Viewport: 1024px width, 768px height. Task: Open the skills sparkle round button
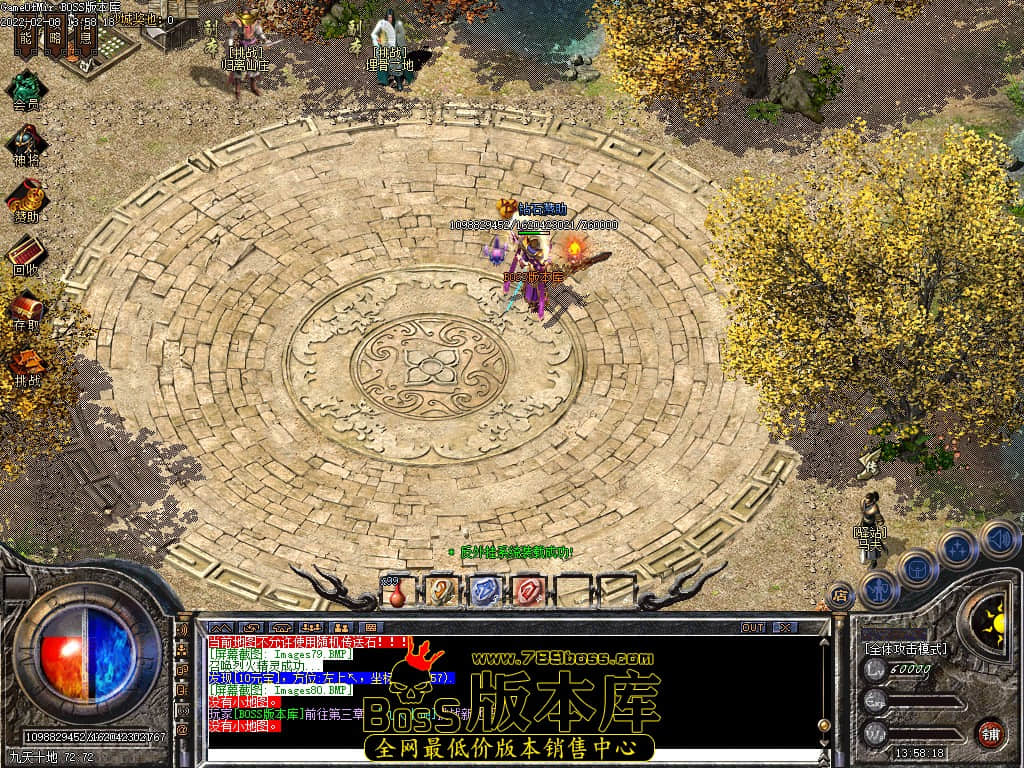pos(957,549)
